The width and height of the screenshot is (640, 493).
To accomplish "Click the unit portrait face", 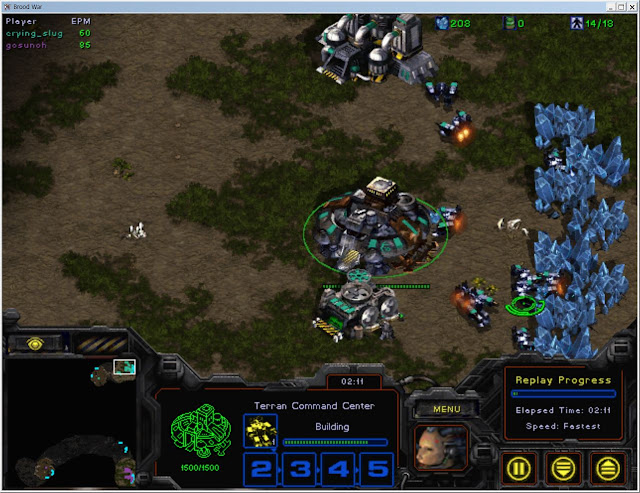I will click(441, 448).
